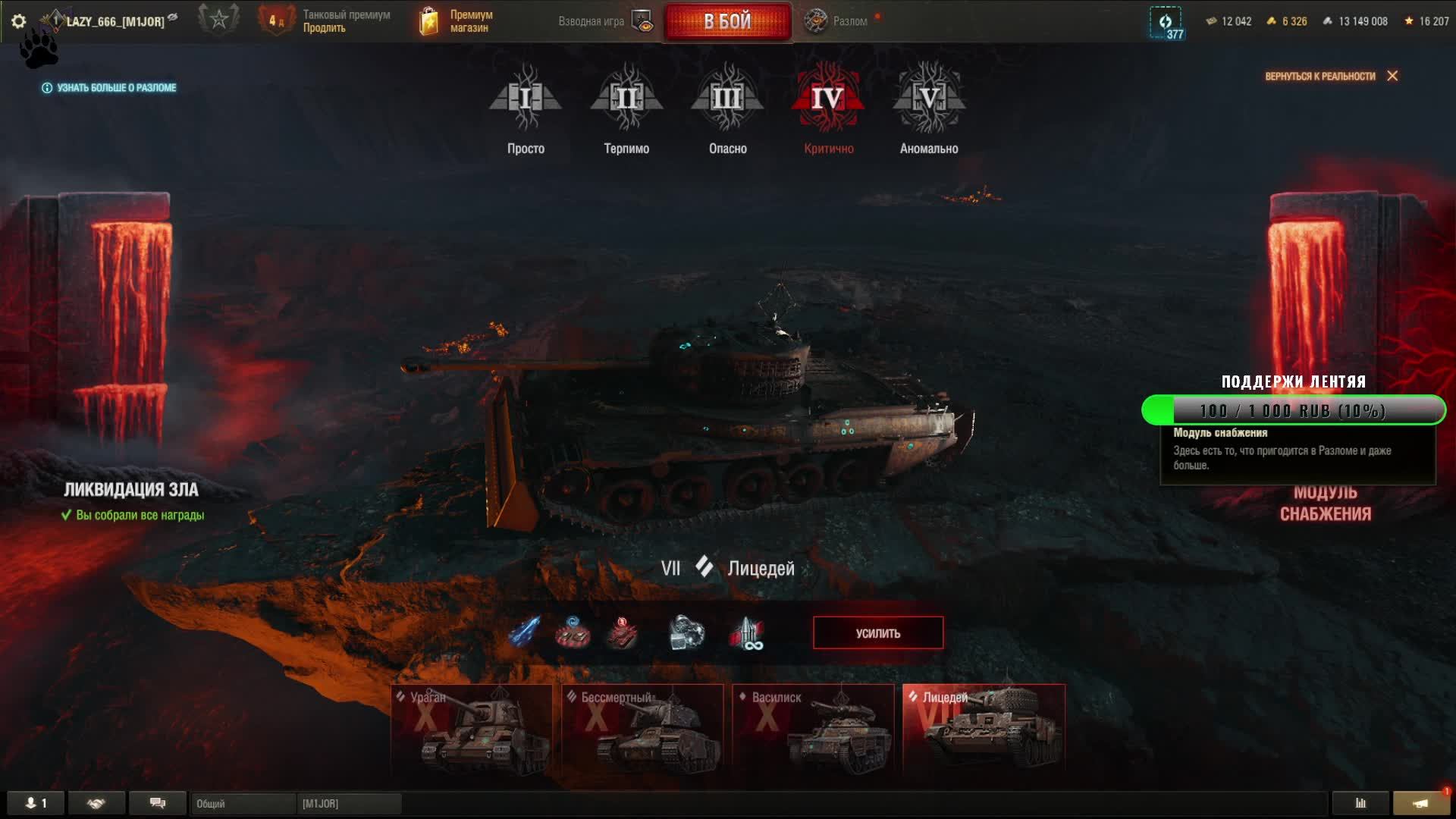Select the Ураган tank card

(x=472, y=728)
